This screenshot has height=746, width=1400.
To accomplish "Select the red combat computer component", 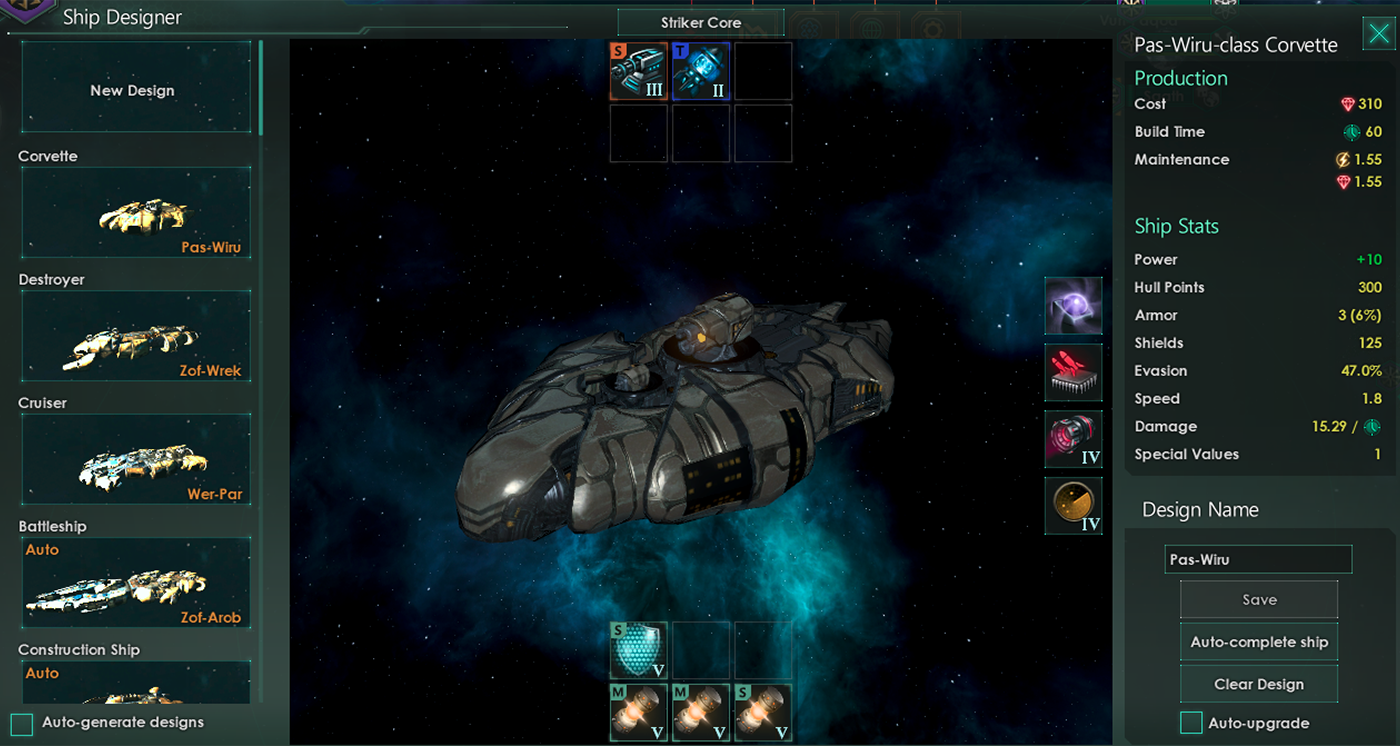I will coord(1073,372).
